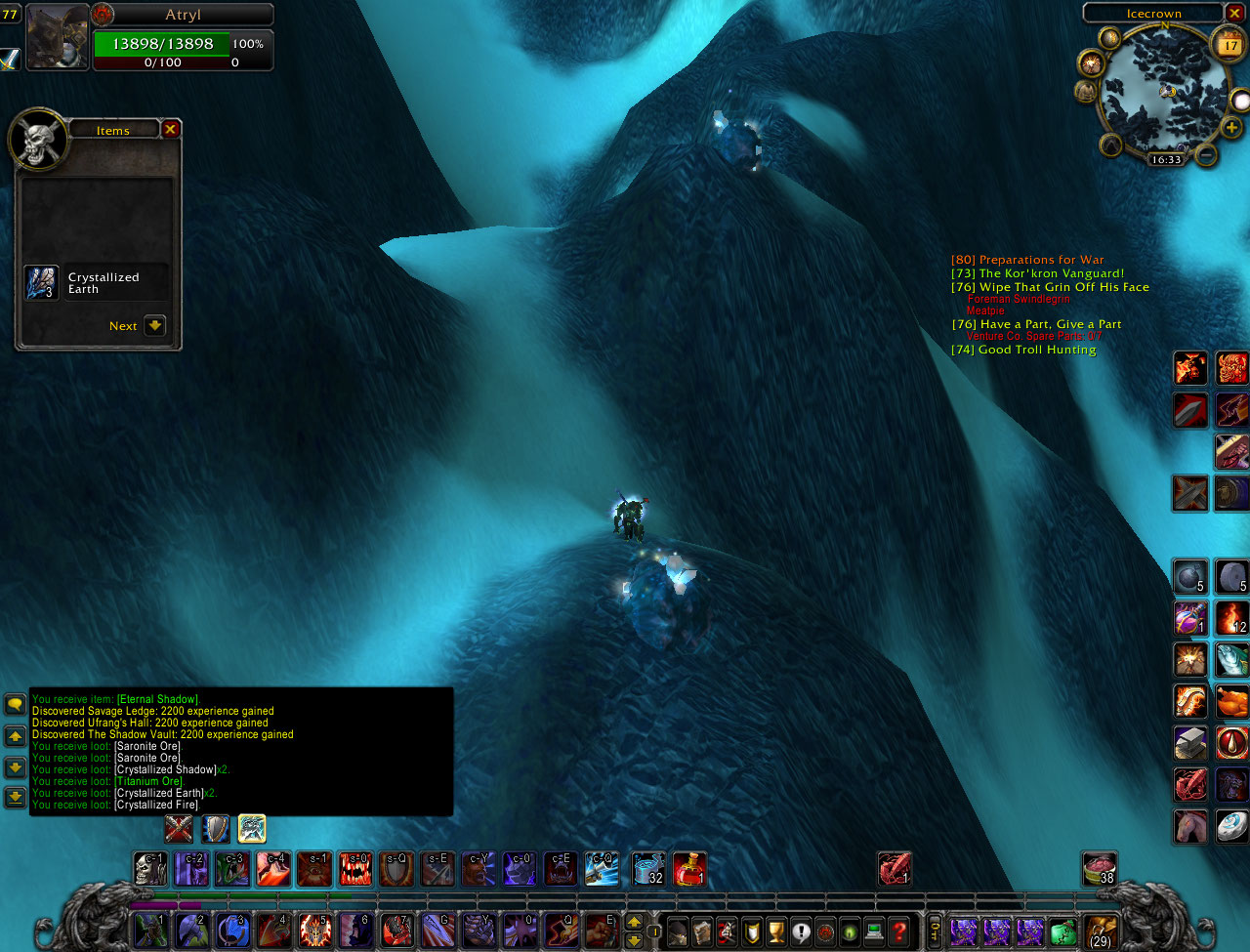Select the Preparations for War quest
Image resolution: width=1250 pixels, height=952 pixels.
1027,260
